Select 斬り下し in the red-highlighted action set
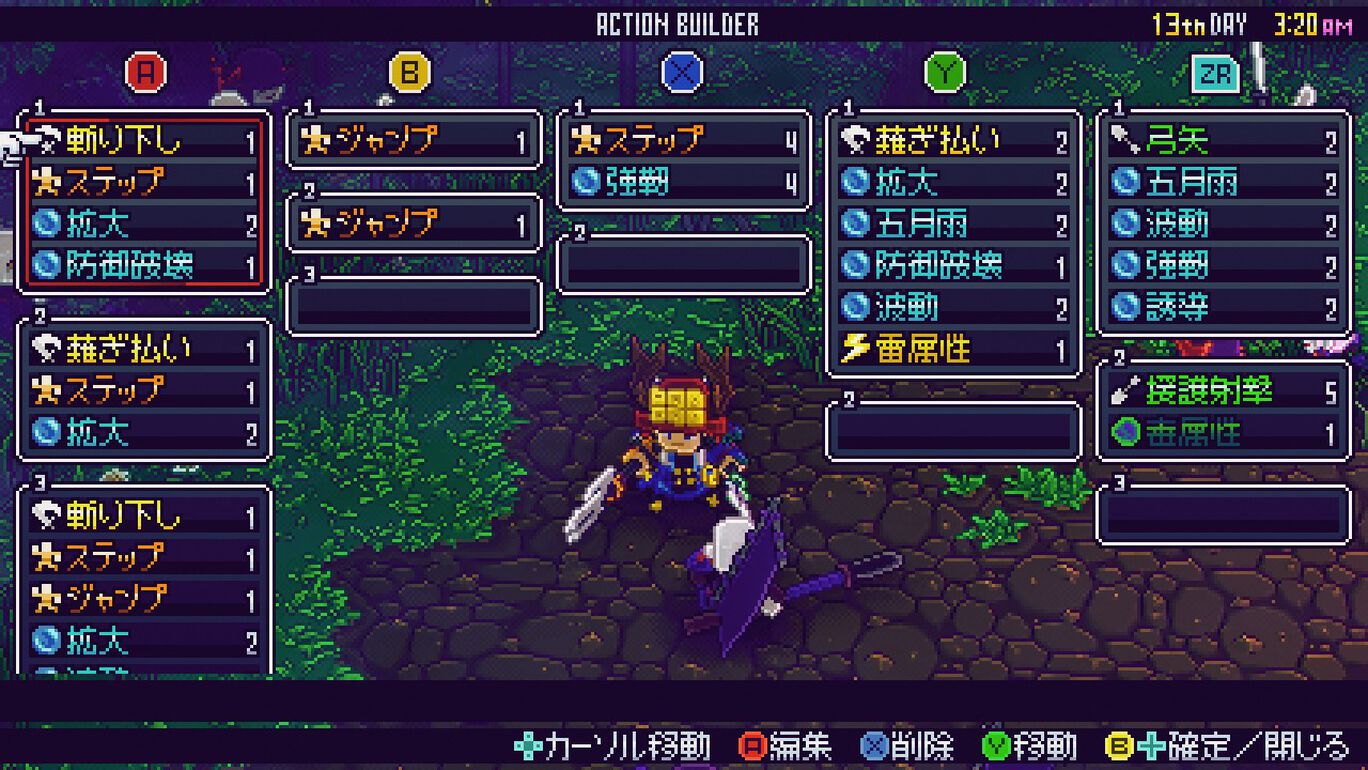The height and width of the screenshot is (770, 1368). 145,141
